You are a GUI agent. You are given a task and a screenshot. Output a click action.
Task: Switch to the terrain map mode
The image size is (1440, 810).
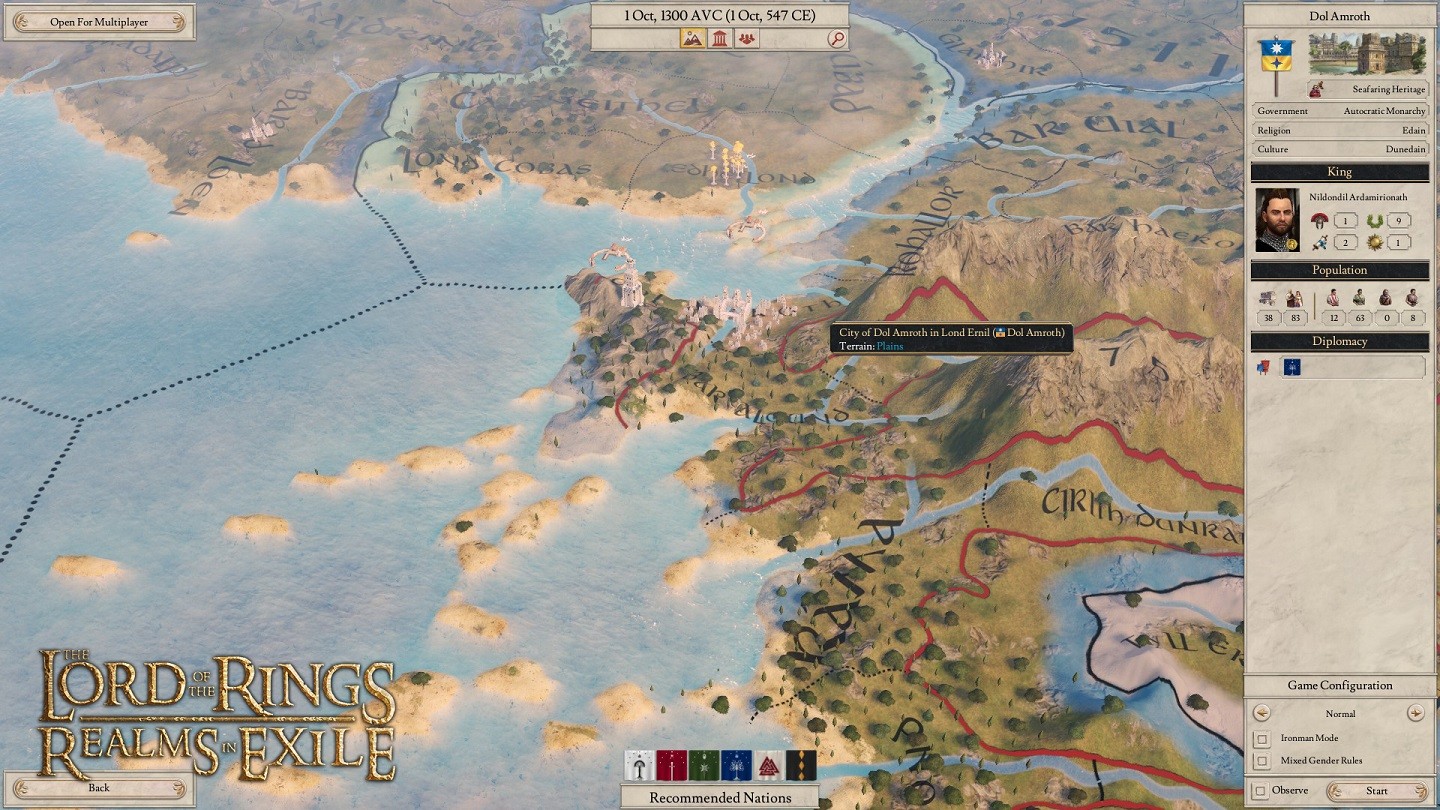click(693, 39)
